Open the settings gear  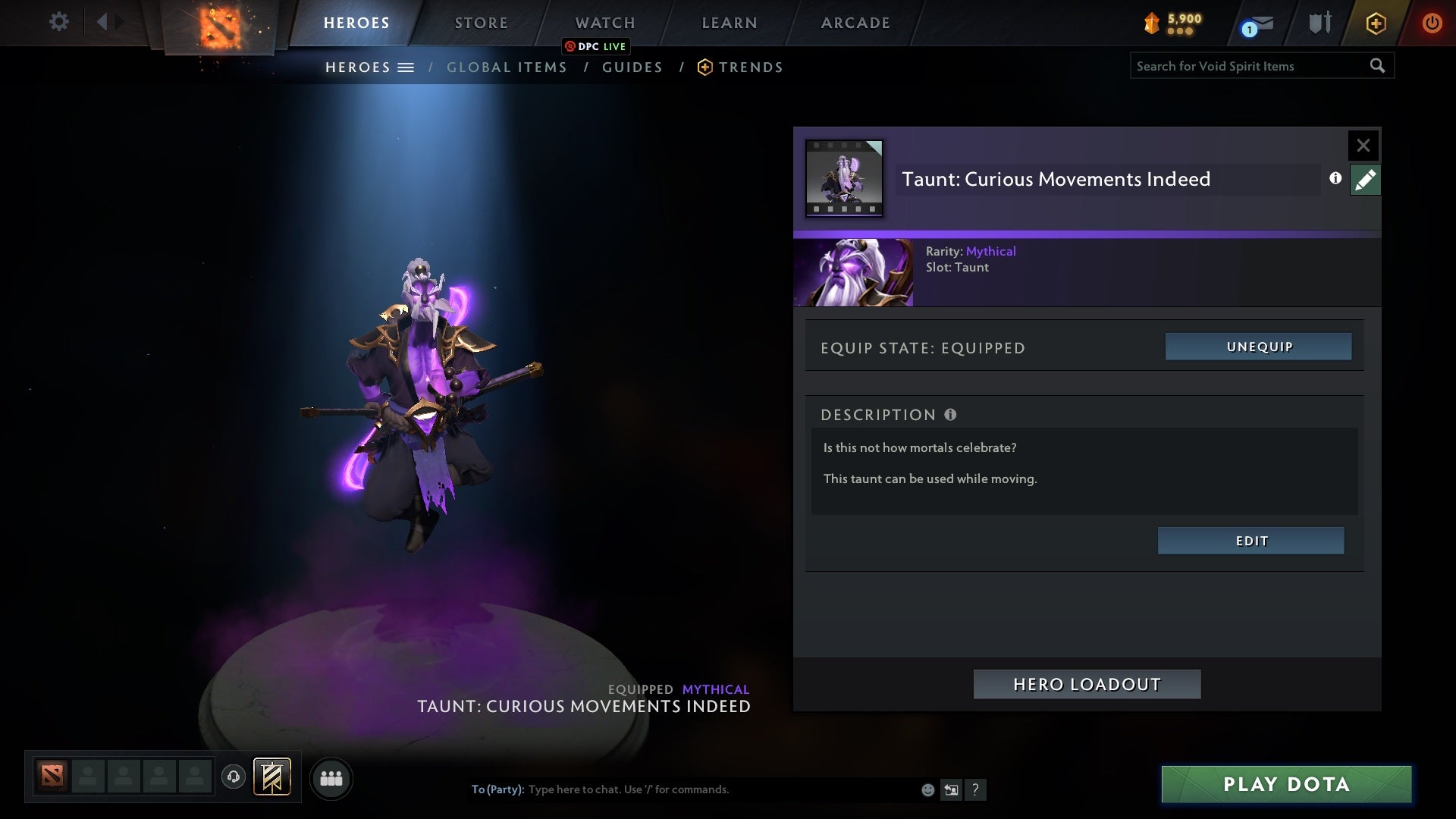[x=59, y=22]
